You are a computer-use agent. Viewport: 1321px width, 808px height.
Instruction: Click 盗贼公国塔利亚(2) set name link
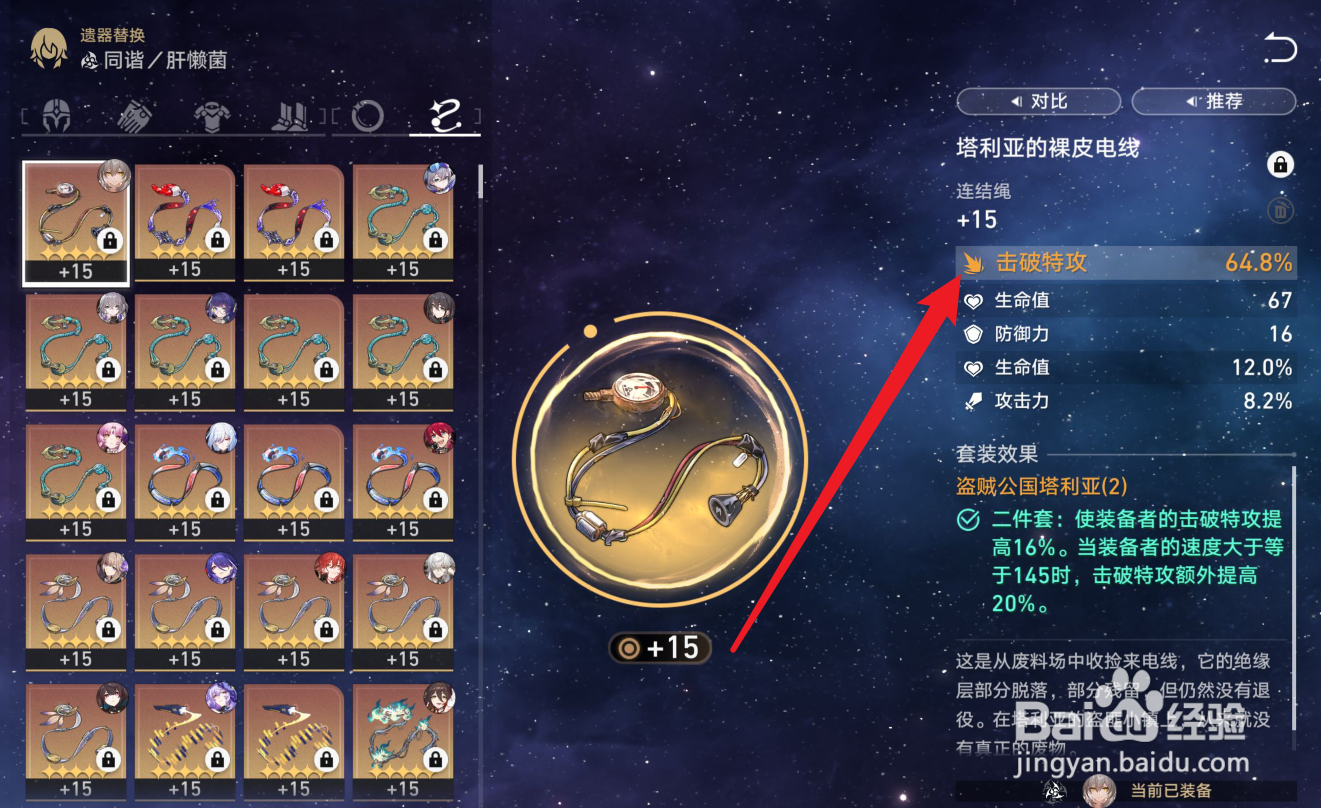pos(1043,487)
